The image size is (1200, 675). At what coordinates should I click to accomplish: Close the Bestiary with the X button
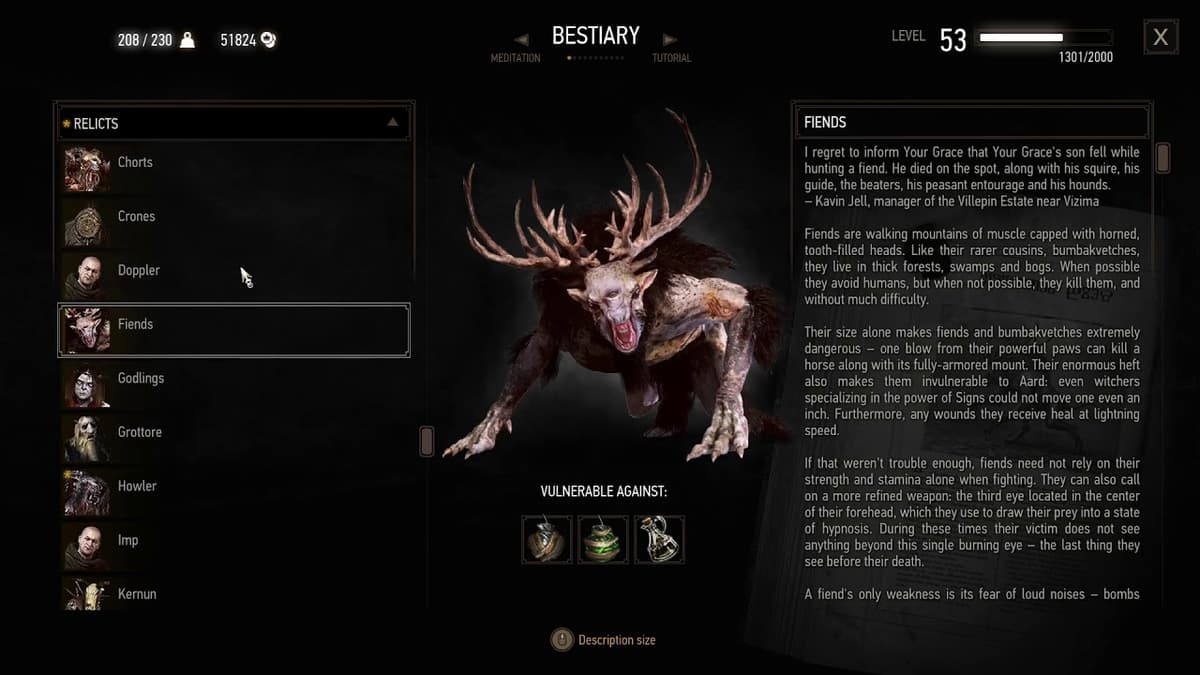pos(1160,37)
